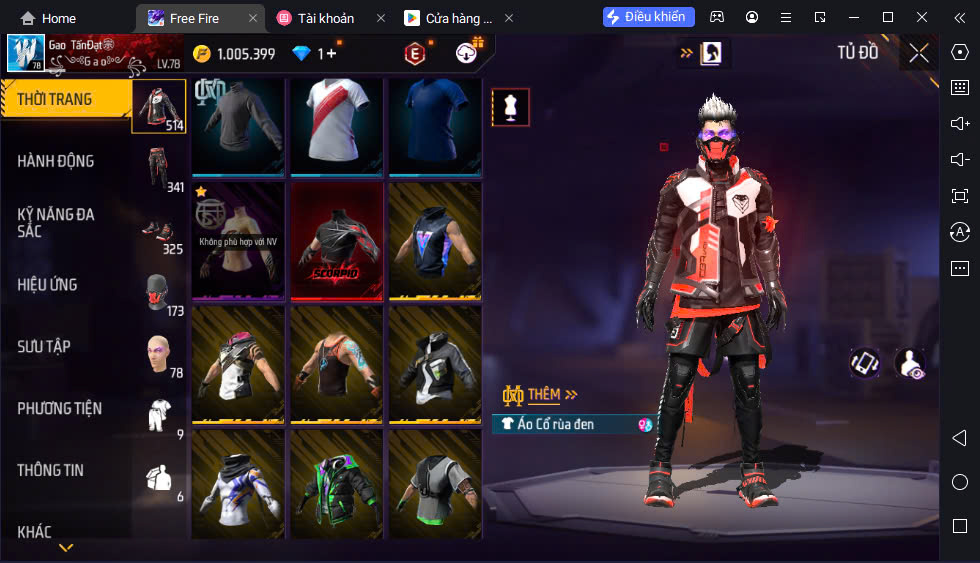The image size is (980, 563).
Task: Select the red Scorpio outfit top
Action: pyautogui.click(x=337, y=241)
